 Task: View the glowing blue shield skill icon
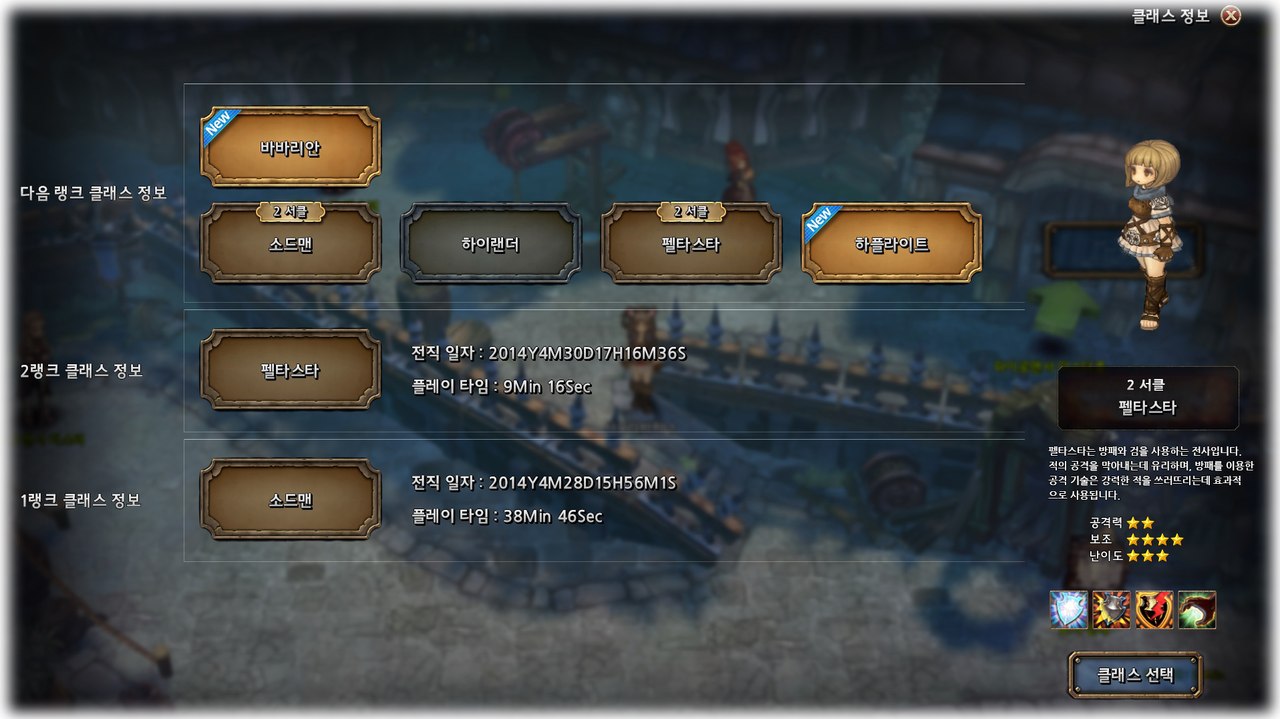[1069, 610]
